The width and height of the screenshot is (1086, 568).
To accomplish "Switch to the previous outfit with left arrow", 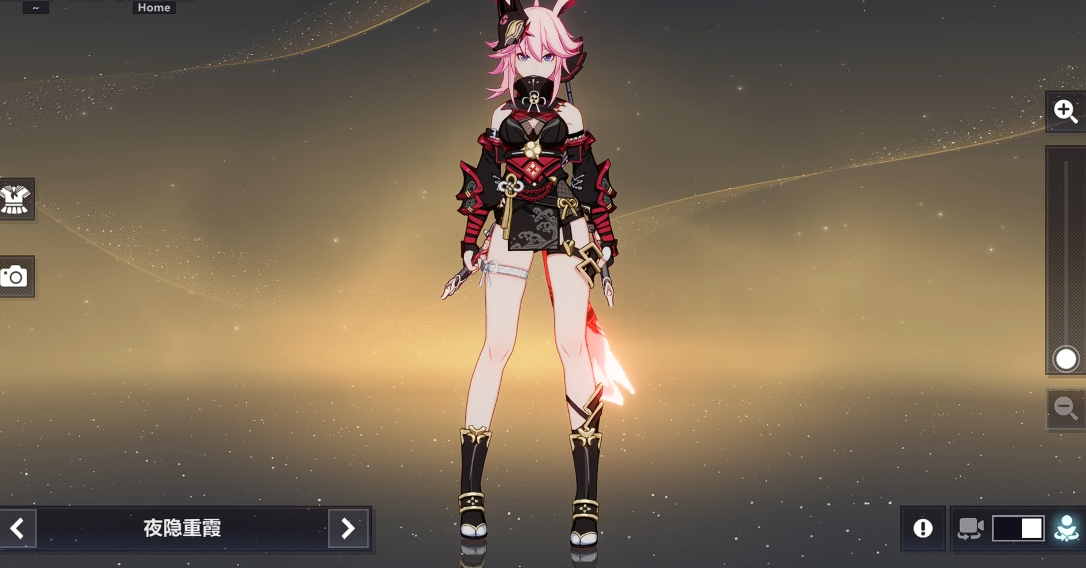I will click(x=17, y=528).
